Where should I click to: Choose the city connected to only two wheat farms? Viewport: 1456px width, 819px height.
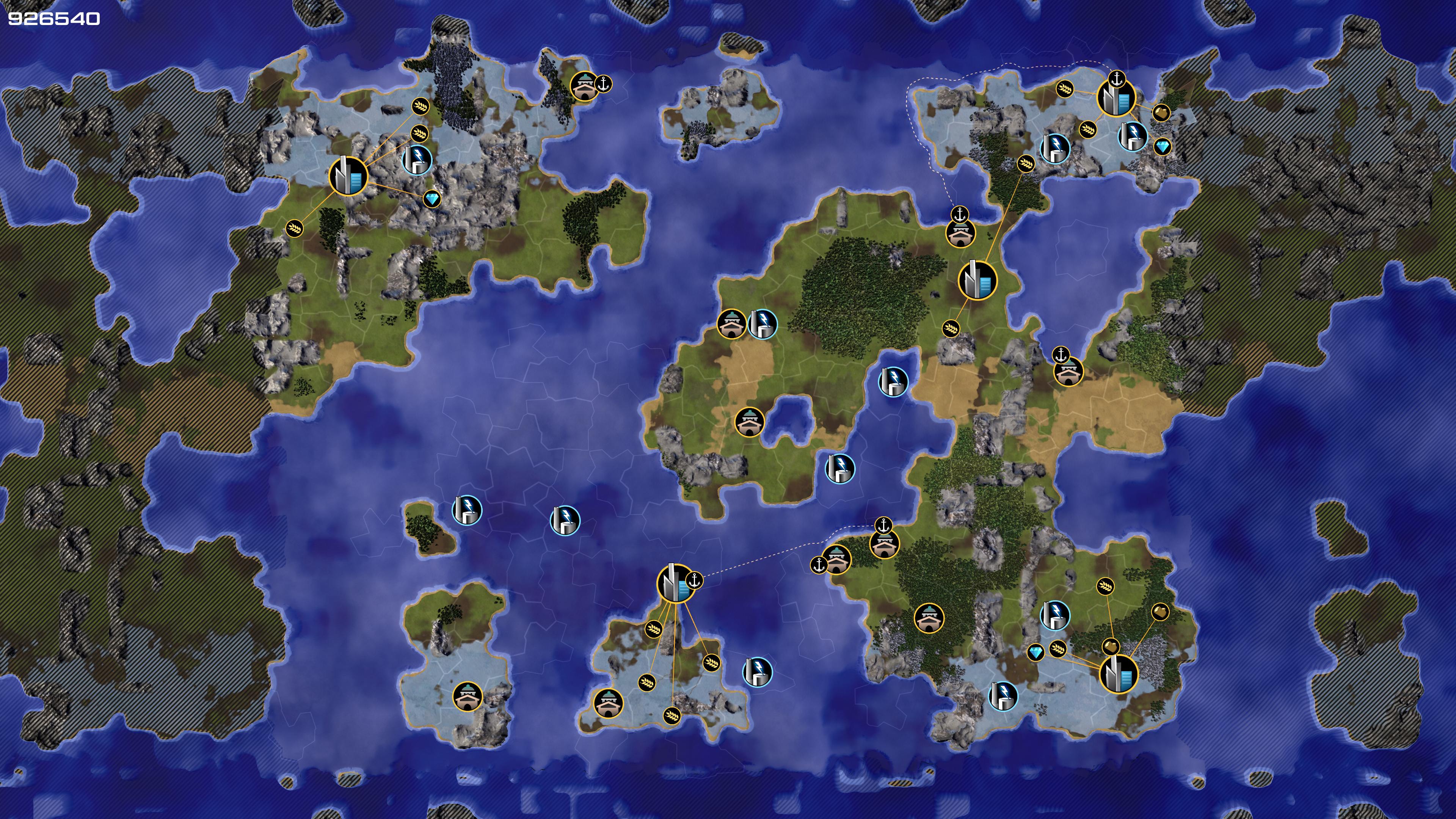[977, 280]
